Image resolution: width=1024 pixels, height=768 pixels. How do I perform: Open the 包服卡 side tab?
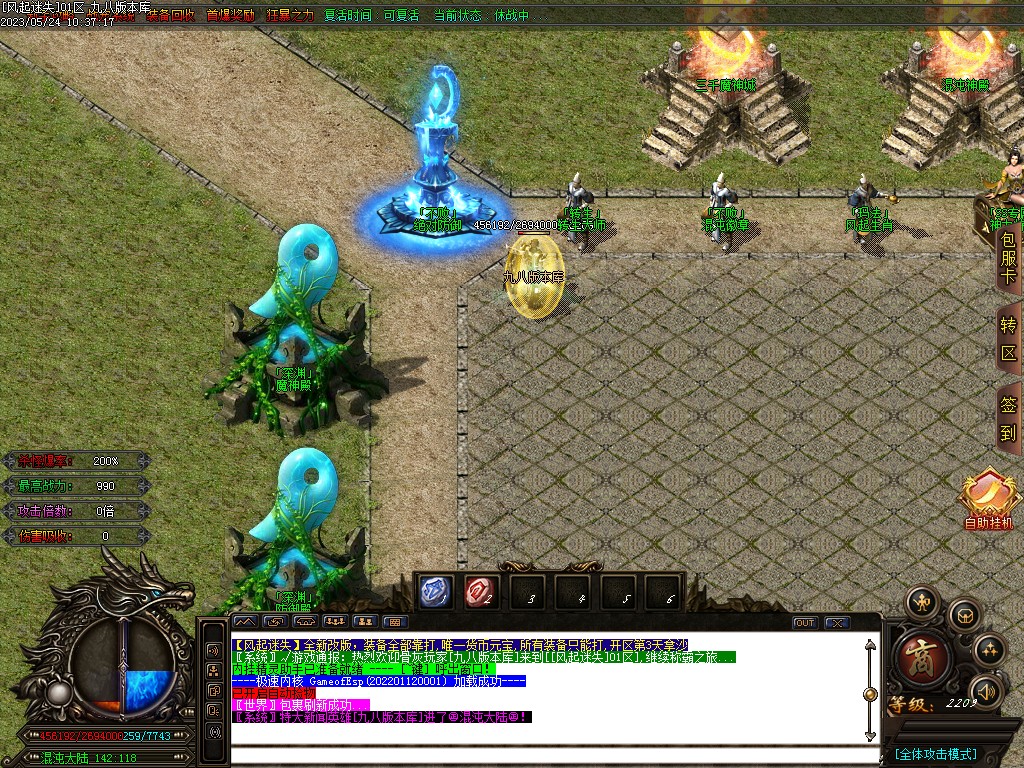(x=1008, y=259)
